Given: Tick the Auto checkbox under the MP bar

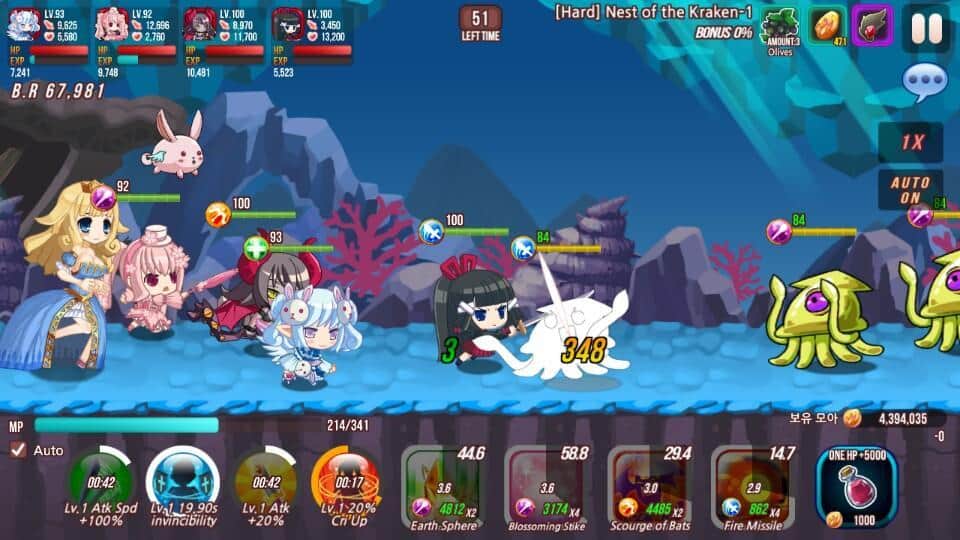Looking at the screenshot, I should pyautogui.click(x=18, y=450).
